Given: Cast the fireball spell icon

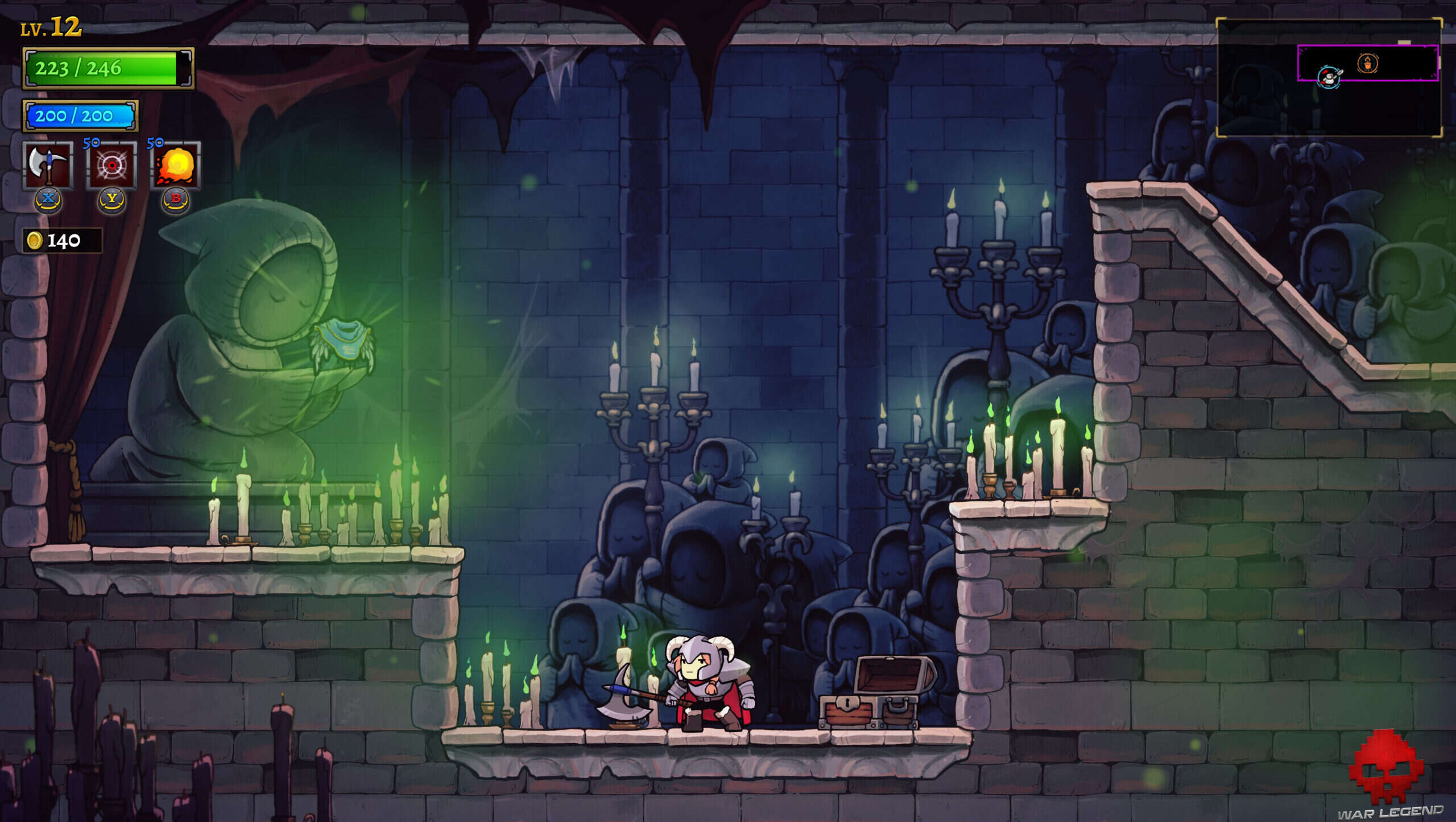Looking at the screenshot, I should click(x=176, y=166).
